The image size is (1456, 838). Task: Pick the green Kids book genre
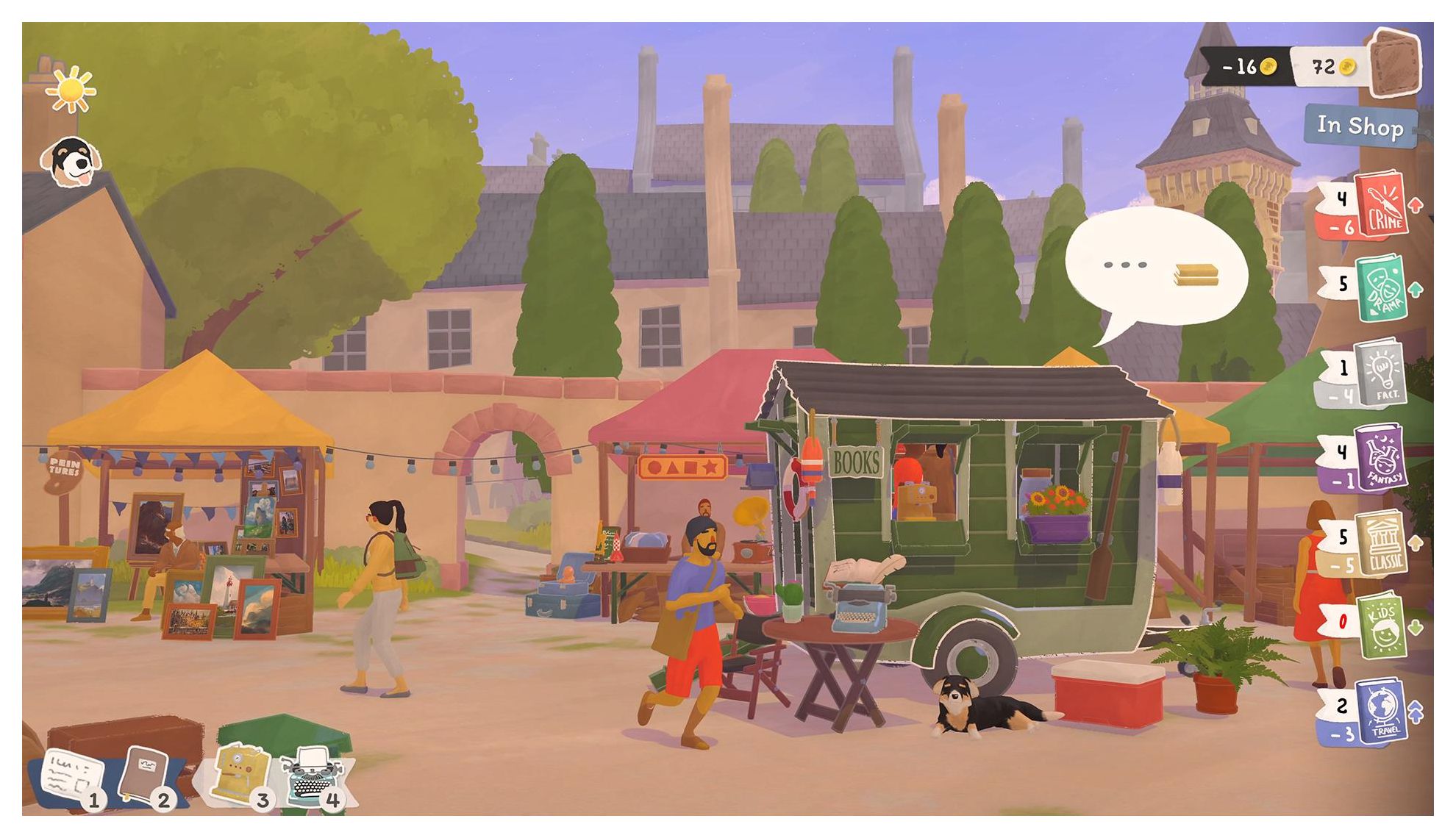click(x=1382, y=627)
